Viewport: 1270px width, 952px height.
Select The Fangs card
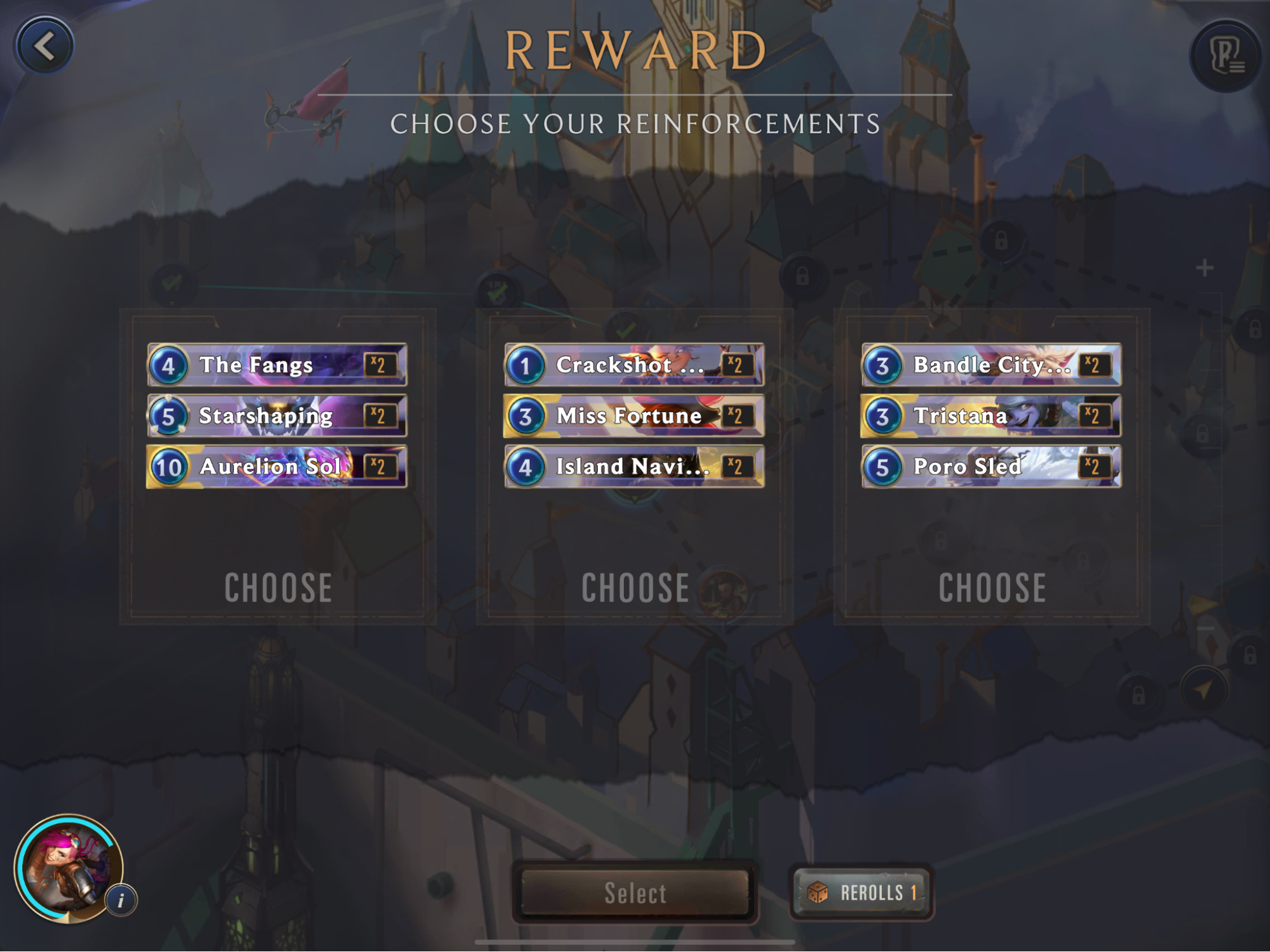tap(277, 365)
